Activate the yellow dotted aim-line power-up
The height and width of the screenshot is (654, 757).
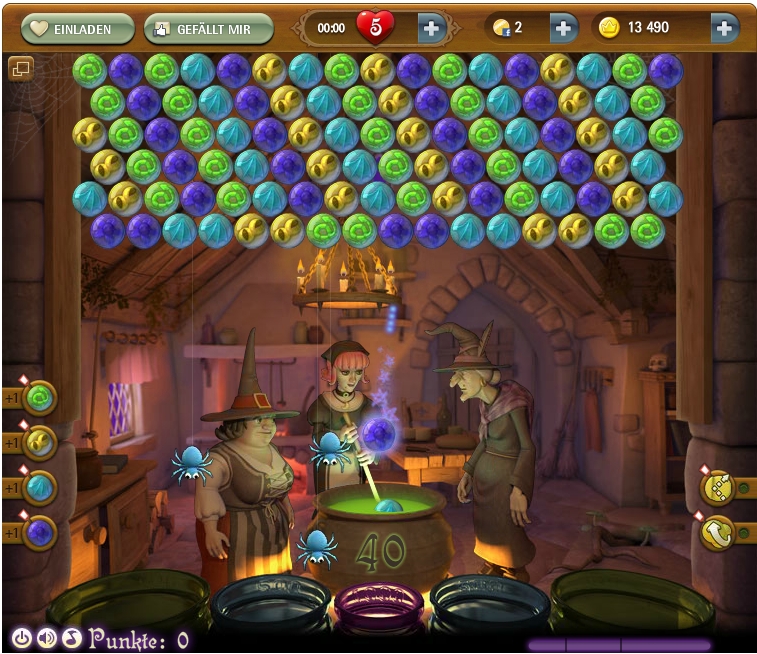tap(718, 487)
